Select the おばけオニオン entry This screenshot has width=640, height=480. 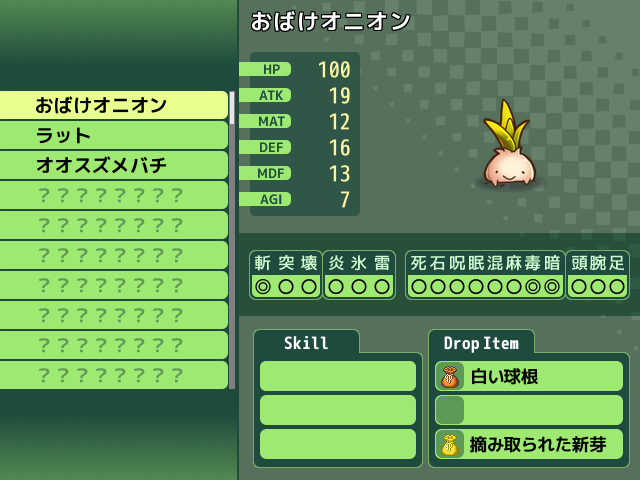coord(114,105)
